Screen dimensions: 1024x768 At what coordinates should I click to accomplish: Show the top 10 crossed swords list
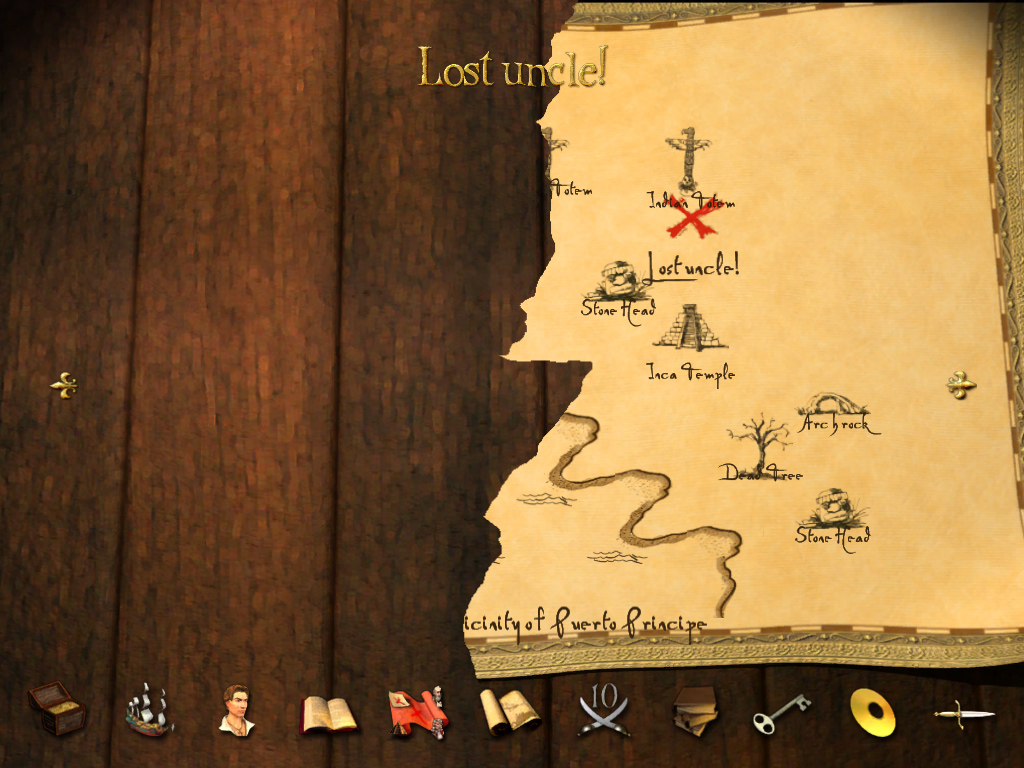(x=604, y=712)
